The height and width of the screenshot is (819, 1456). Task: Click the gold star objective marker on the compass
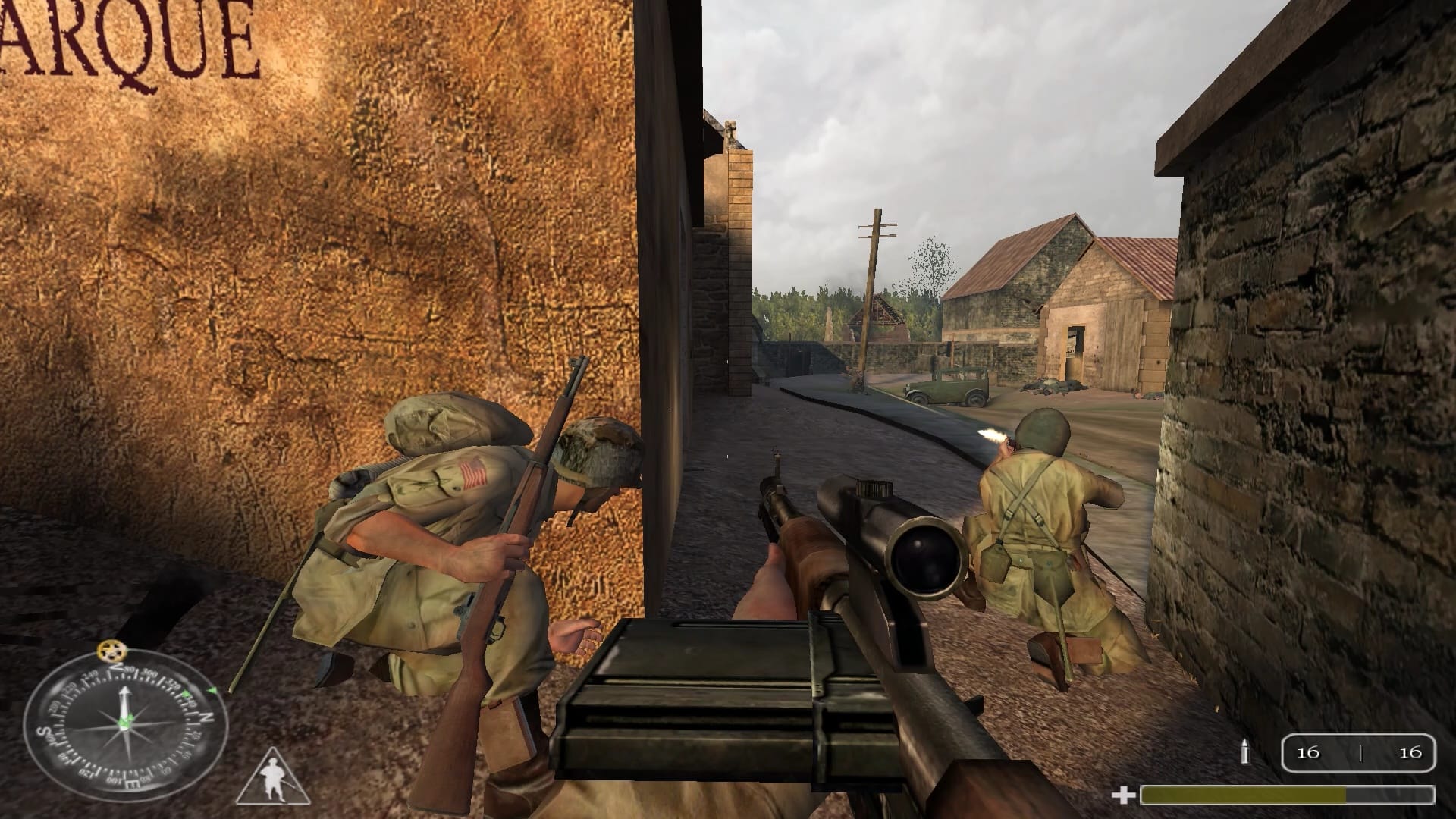pyautogui.click(x=113, y=651)
